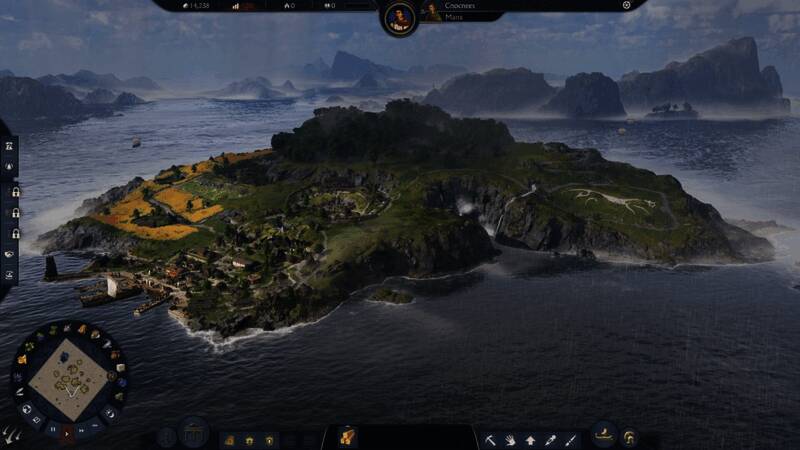Select the paintbrush tool
Viewport: 800px width, 450px height.
(570, 439)
